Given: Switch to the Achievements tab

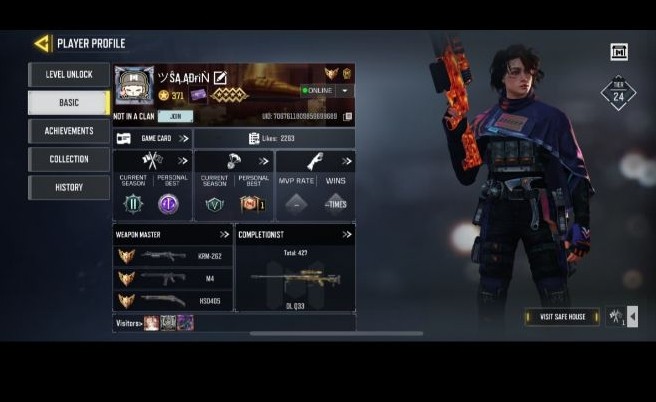Looking at the screenshot, I should (x=69, y=131).
